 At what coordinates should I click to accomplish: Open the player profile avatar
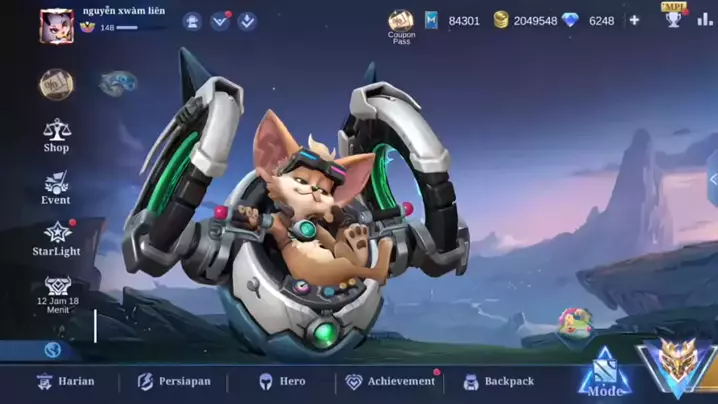pos(56,26)
